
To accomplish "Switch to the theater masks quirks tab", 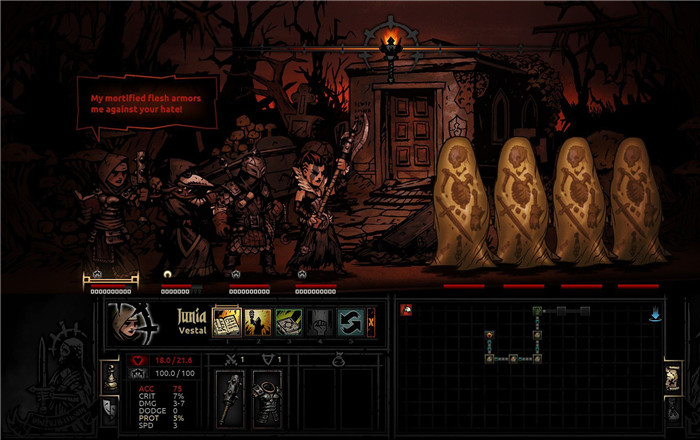I will 112,406.
